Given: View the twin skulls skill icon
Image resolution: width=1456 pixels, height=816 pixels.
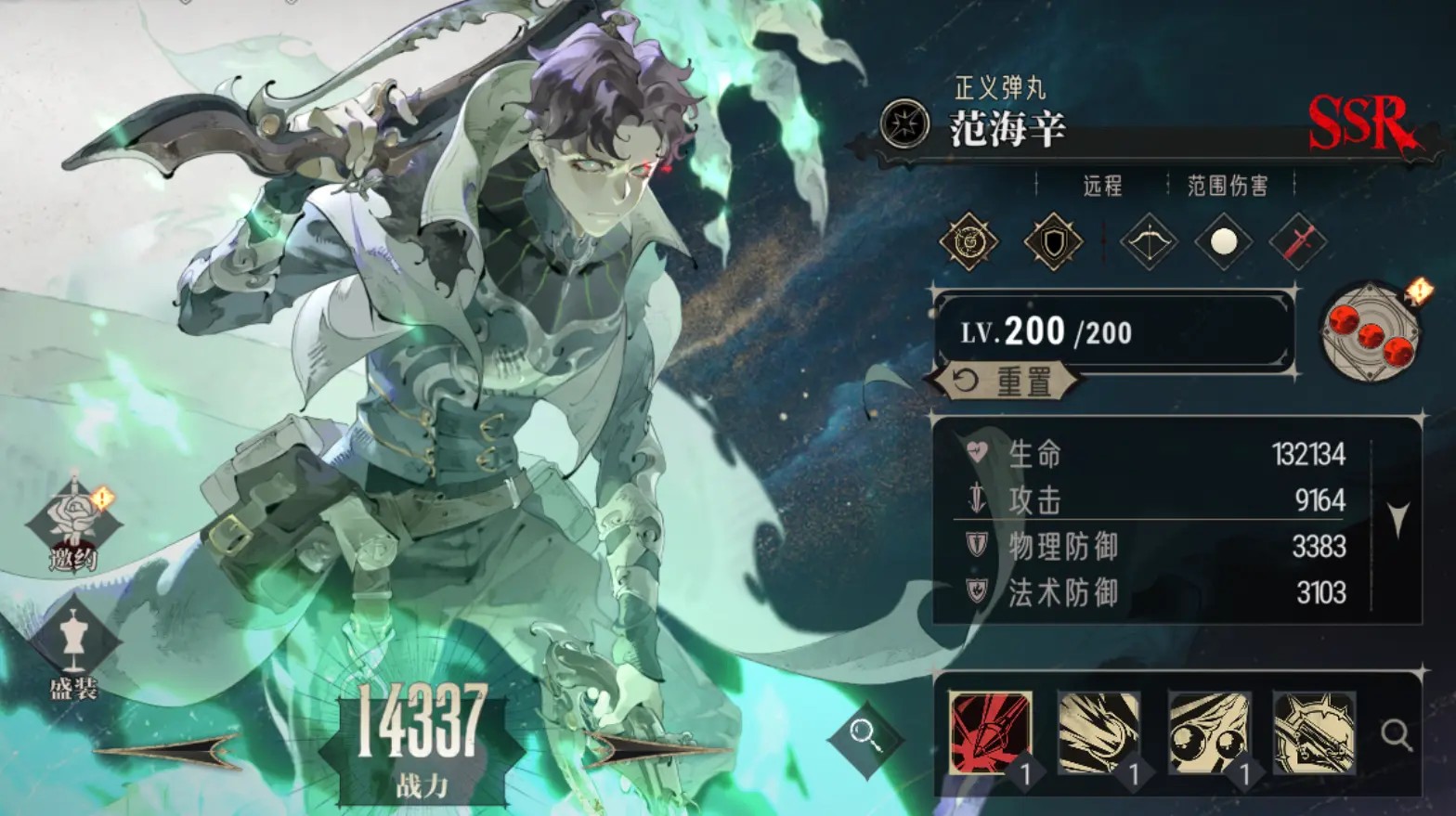Looking at the screenshot, I should click(1210, 733).
